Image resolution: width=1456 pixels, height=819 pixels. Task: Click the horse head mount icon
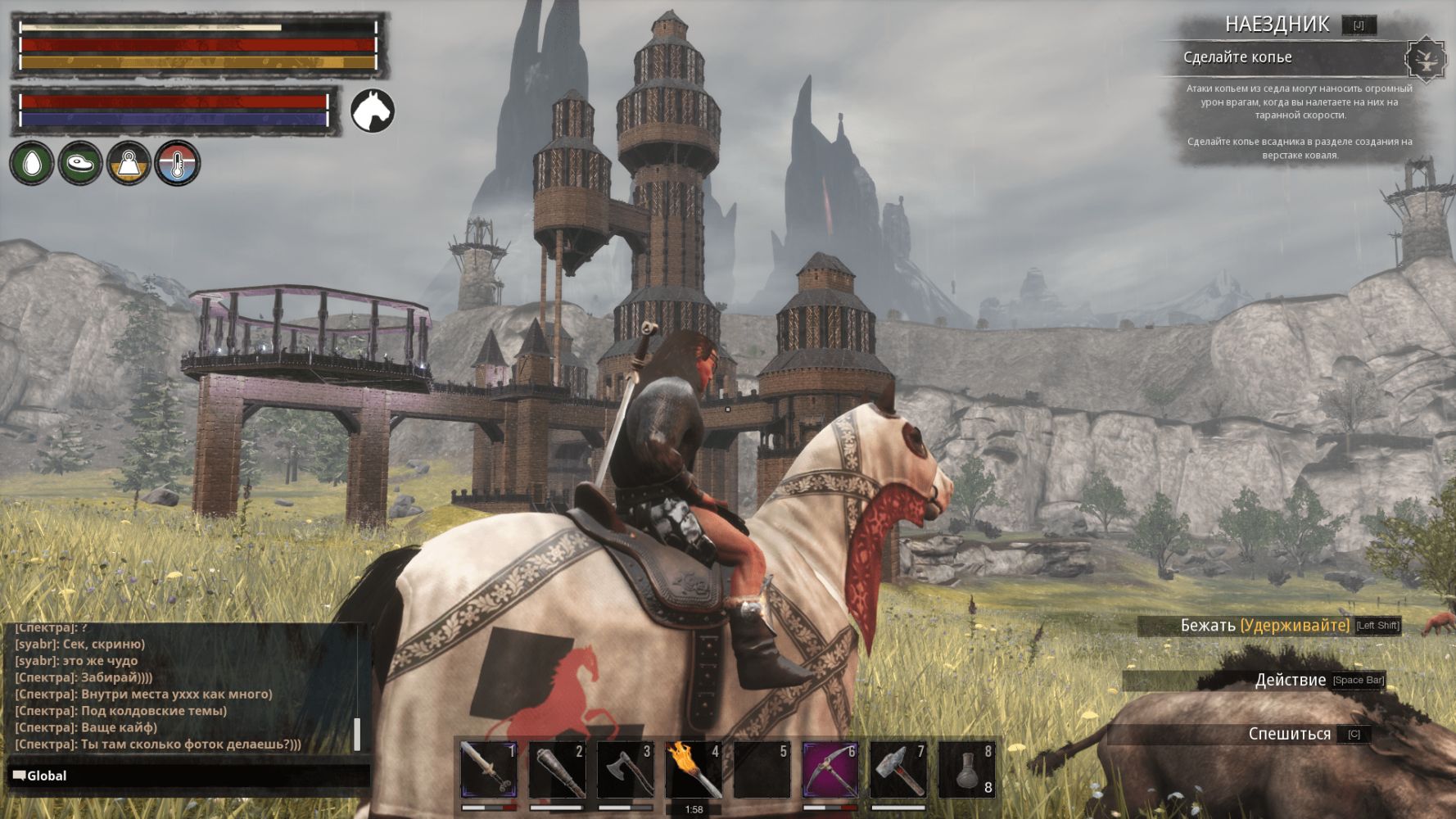(373, 111)
